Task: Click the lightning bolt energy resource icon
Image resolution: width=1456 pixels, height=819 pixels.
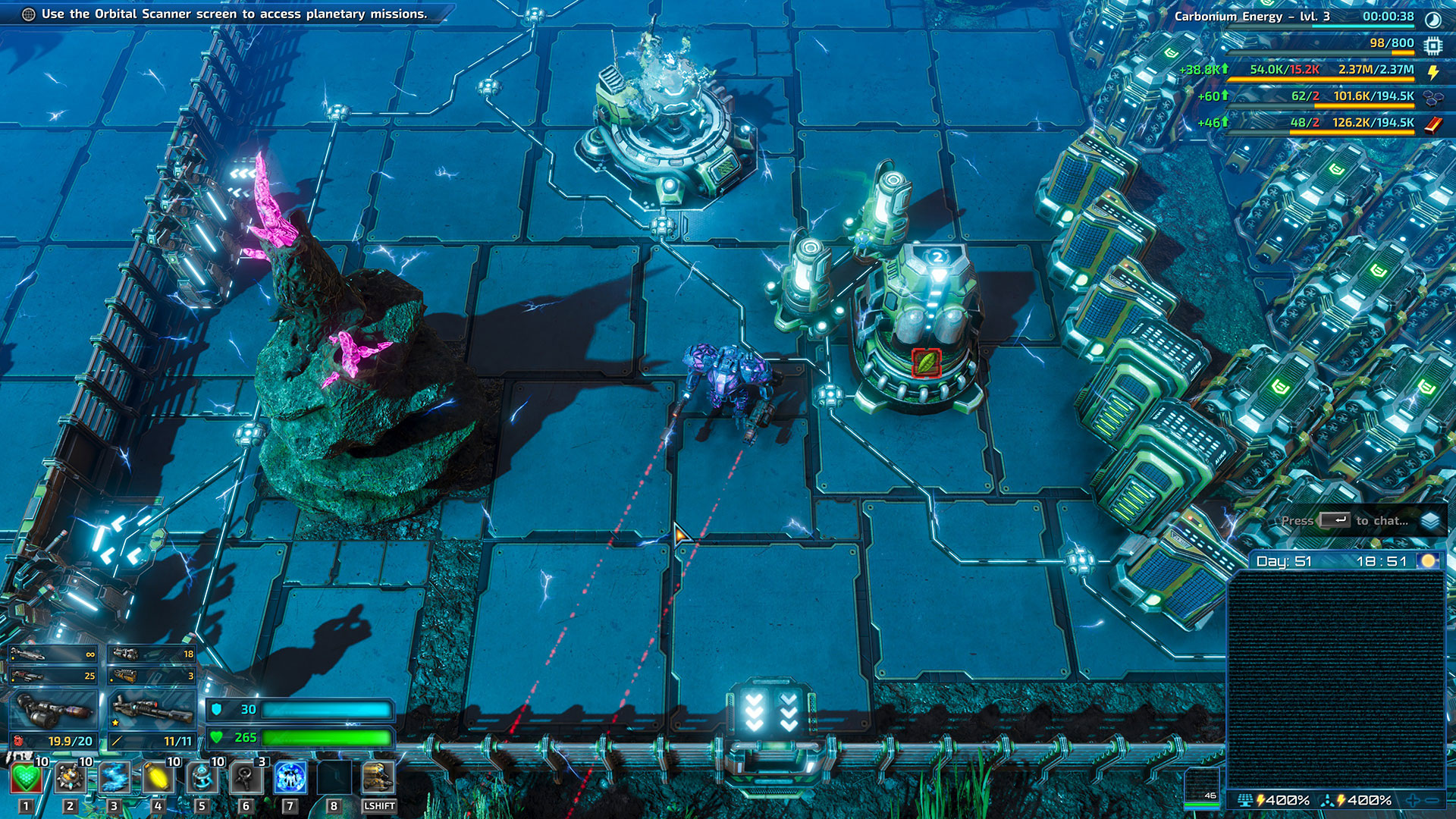Action: click(x=1433, y=71)
